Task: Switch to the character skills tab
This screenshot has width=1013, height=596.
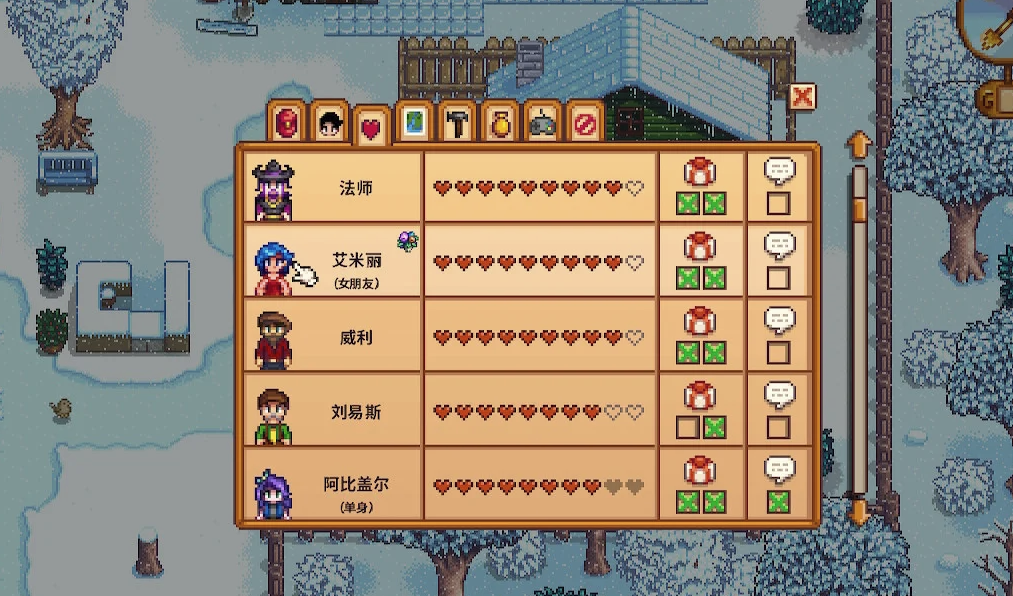Action: [x=329, y=123]
